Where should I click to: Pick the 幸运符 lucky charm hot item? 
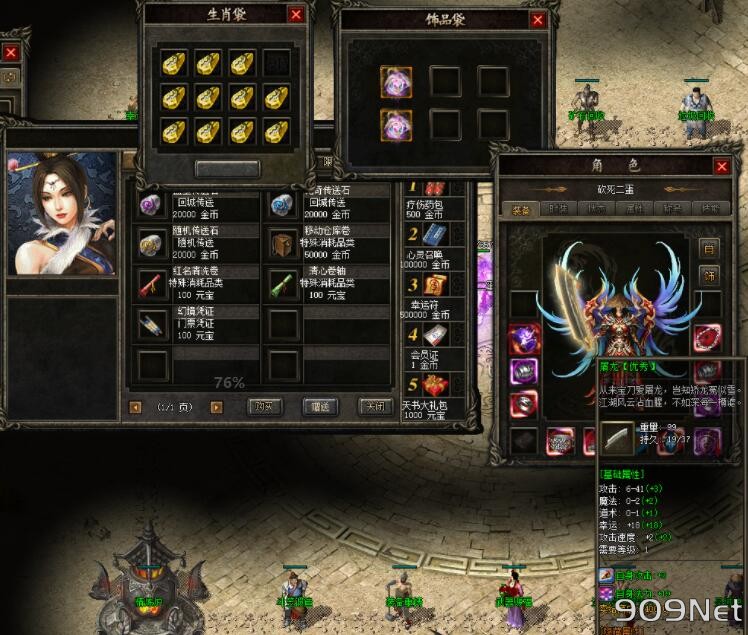click(432, 288)
